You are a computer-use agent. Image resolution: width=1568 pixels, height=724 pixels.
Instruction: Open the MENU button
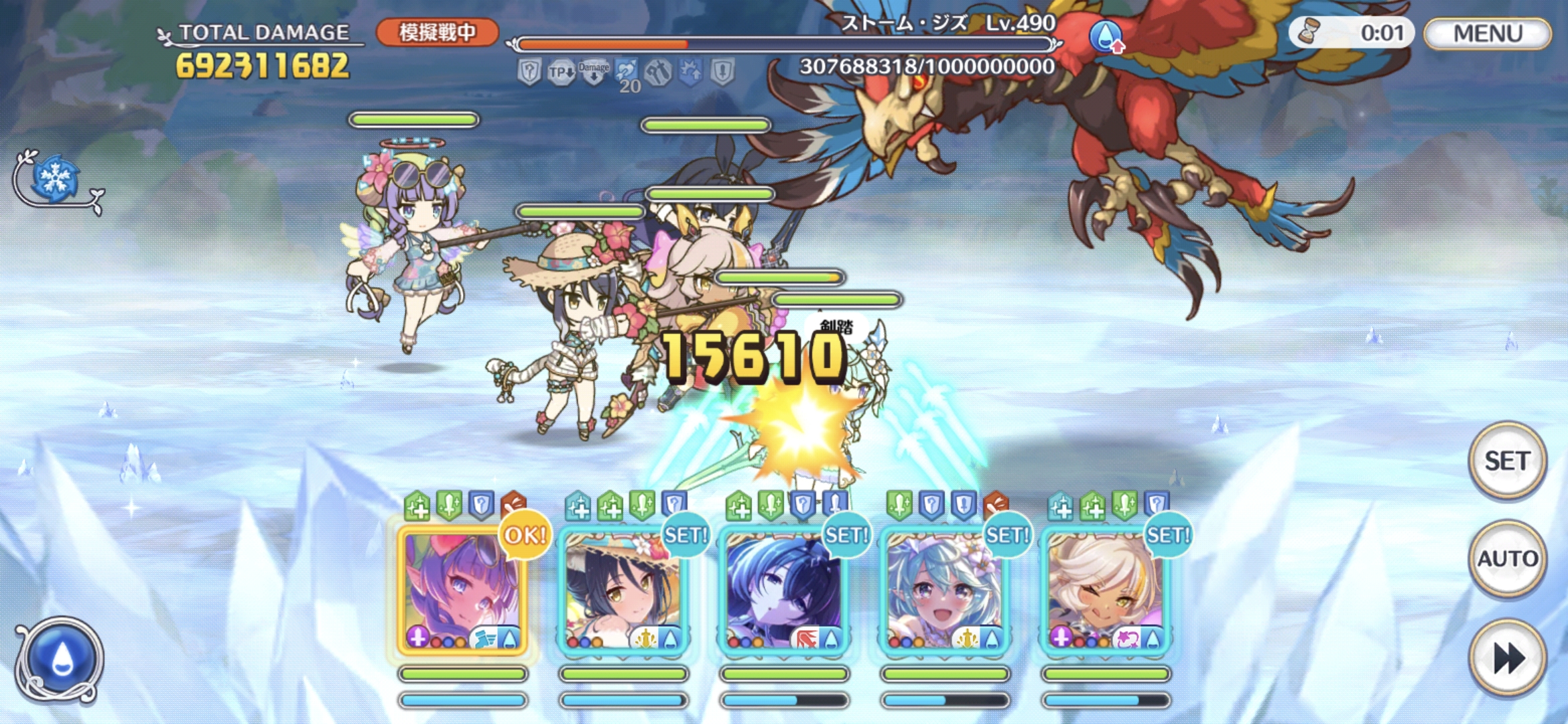coord(1487,33)
